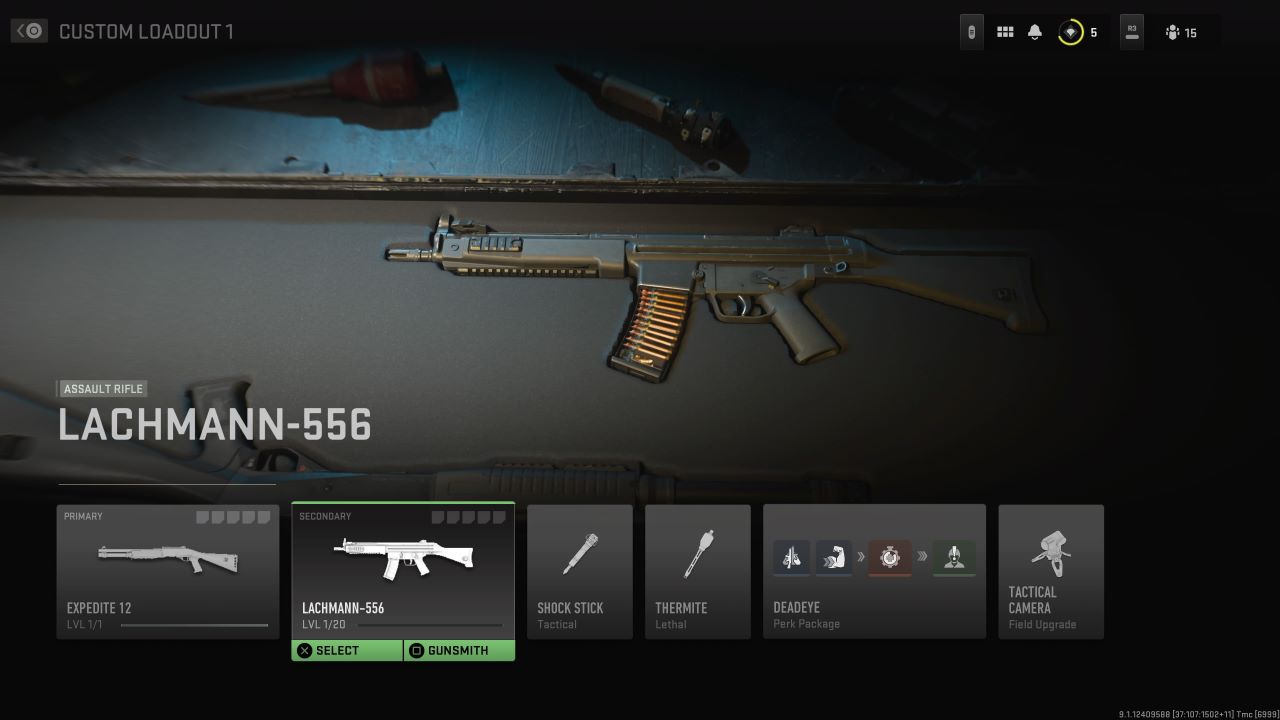Select the Expedite 12 primary weapon slot

point(167,571)
